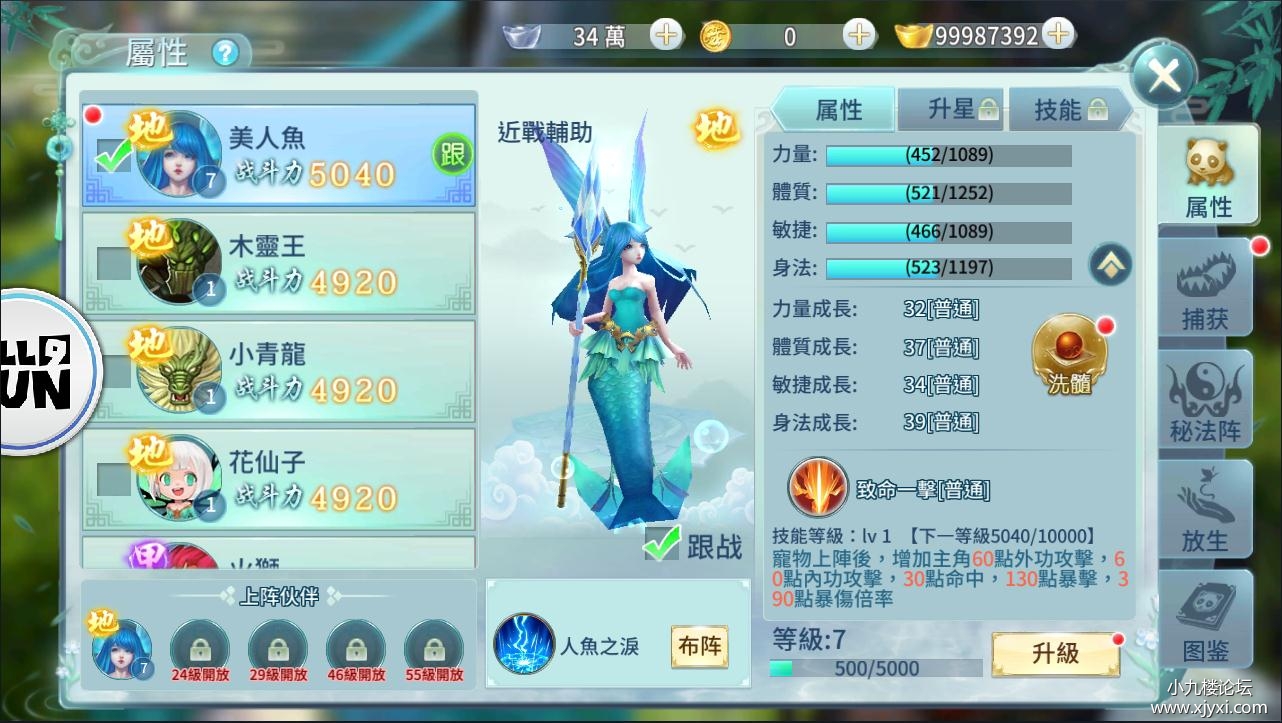This screenshot has width=1282, height=723.
Task: Click the 布阵 formation button
Action: [700, 646]
